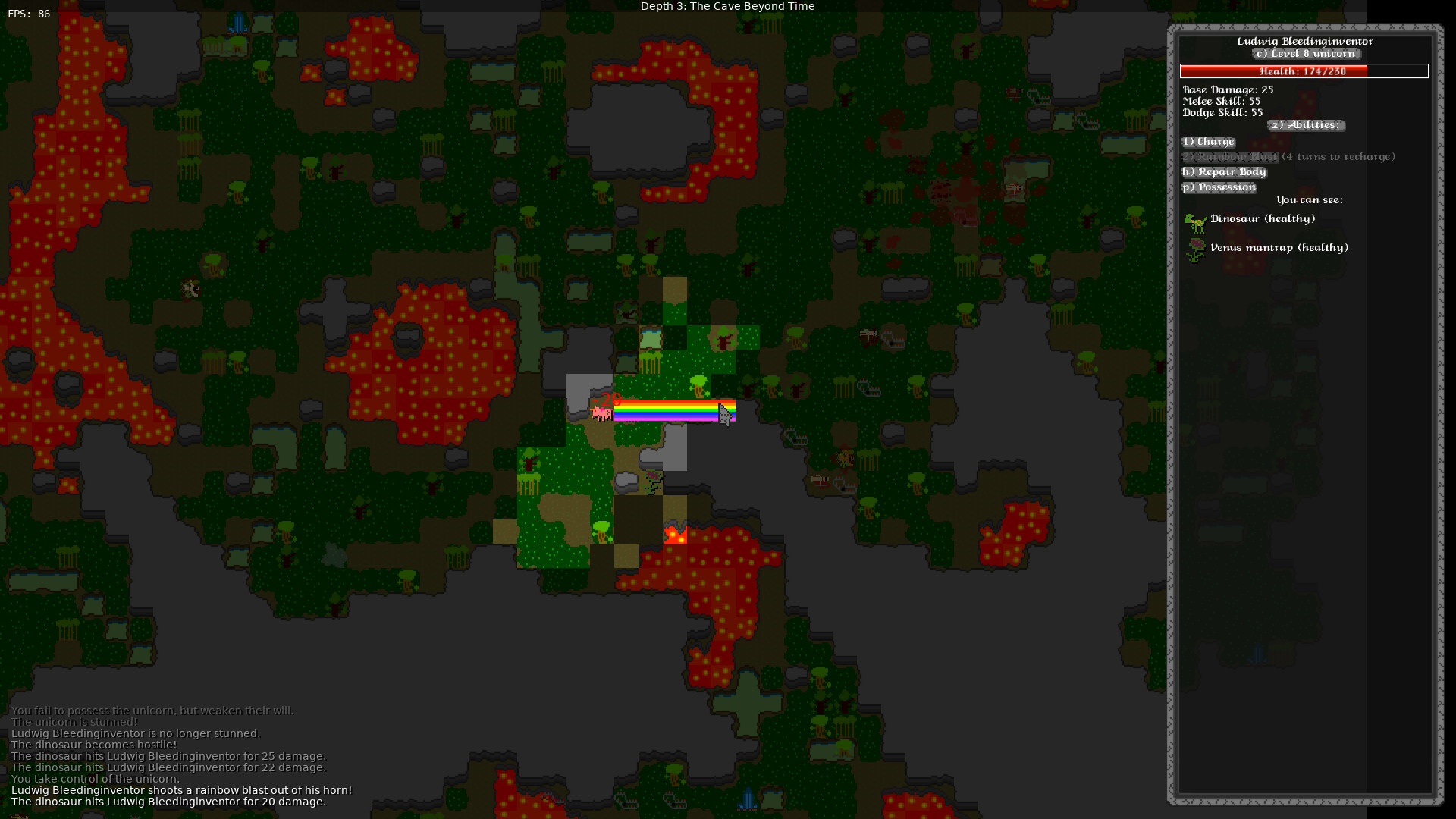Image resolution: width=1456 pixels, height=819 pixels.
Task: Click the Health 174/230 bar
Action: coord(1304,71)
